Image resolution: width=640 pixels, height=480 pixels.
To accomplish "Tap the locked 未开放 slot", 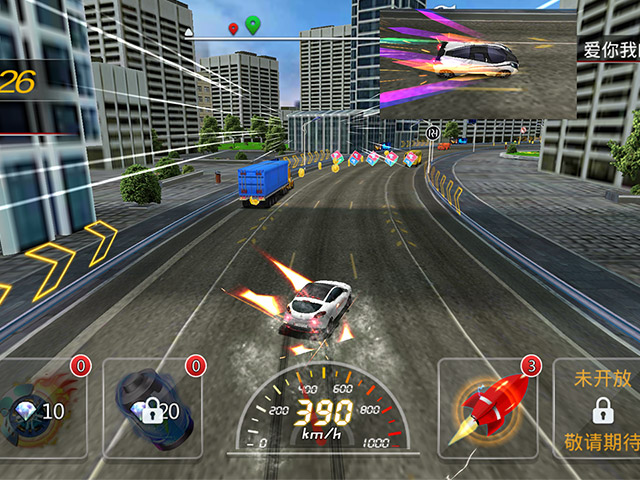I will (x=600, y=408).
